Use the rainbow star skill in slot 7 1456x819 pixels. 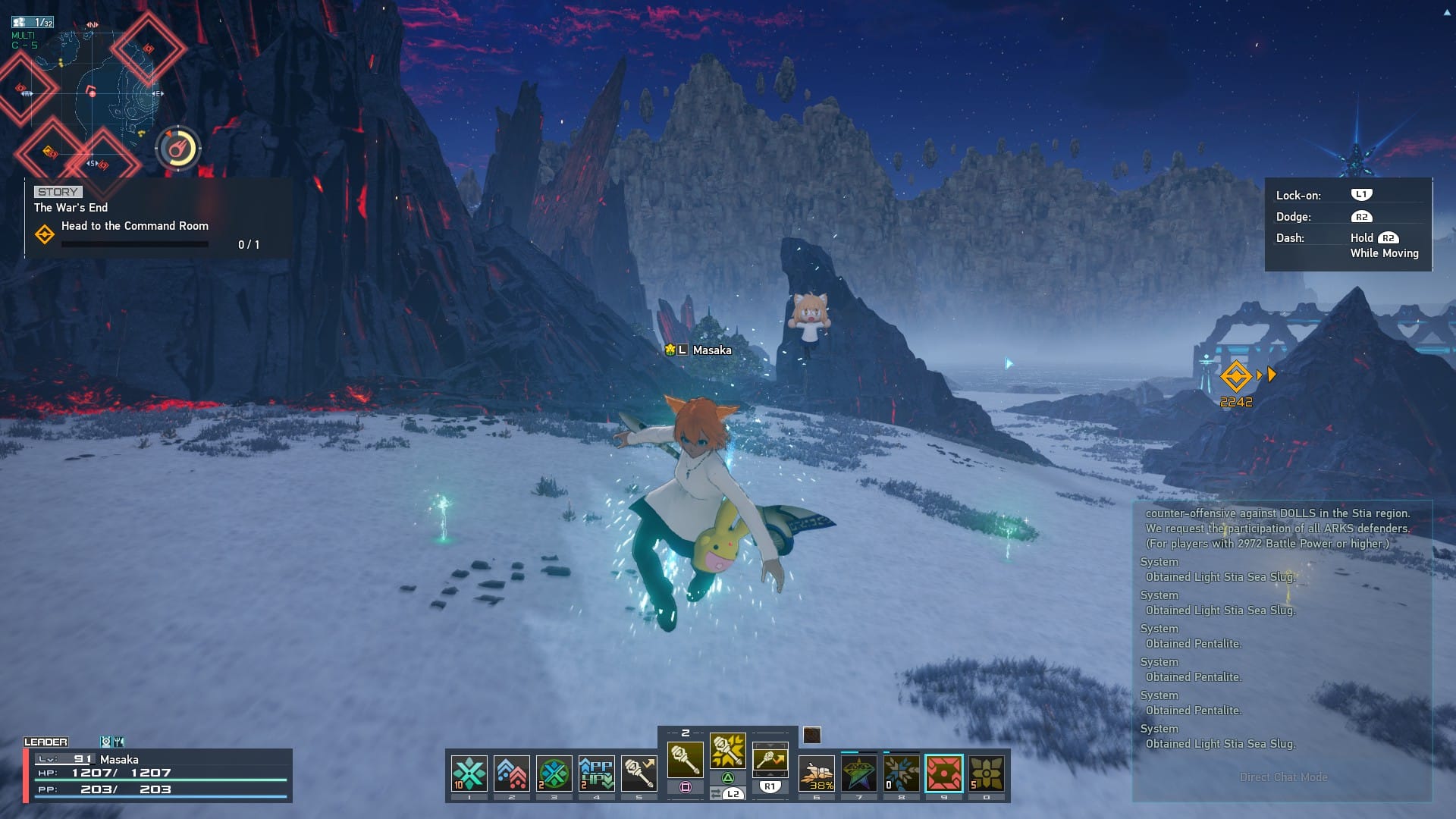(x=859, y=773)
